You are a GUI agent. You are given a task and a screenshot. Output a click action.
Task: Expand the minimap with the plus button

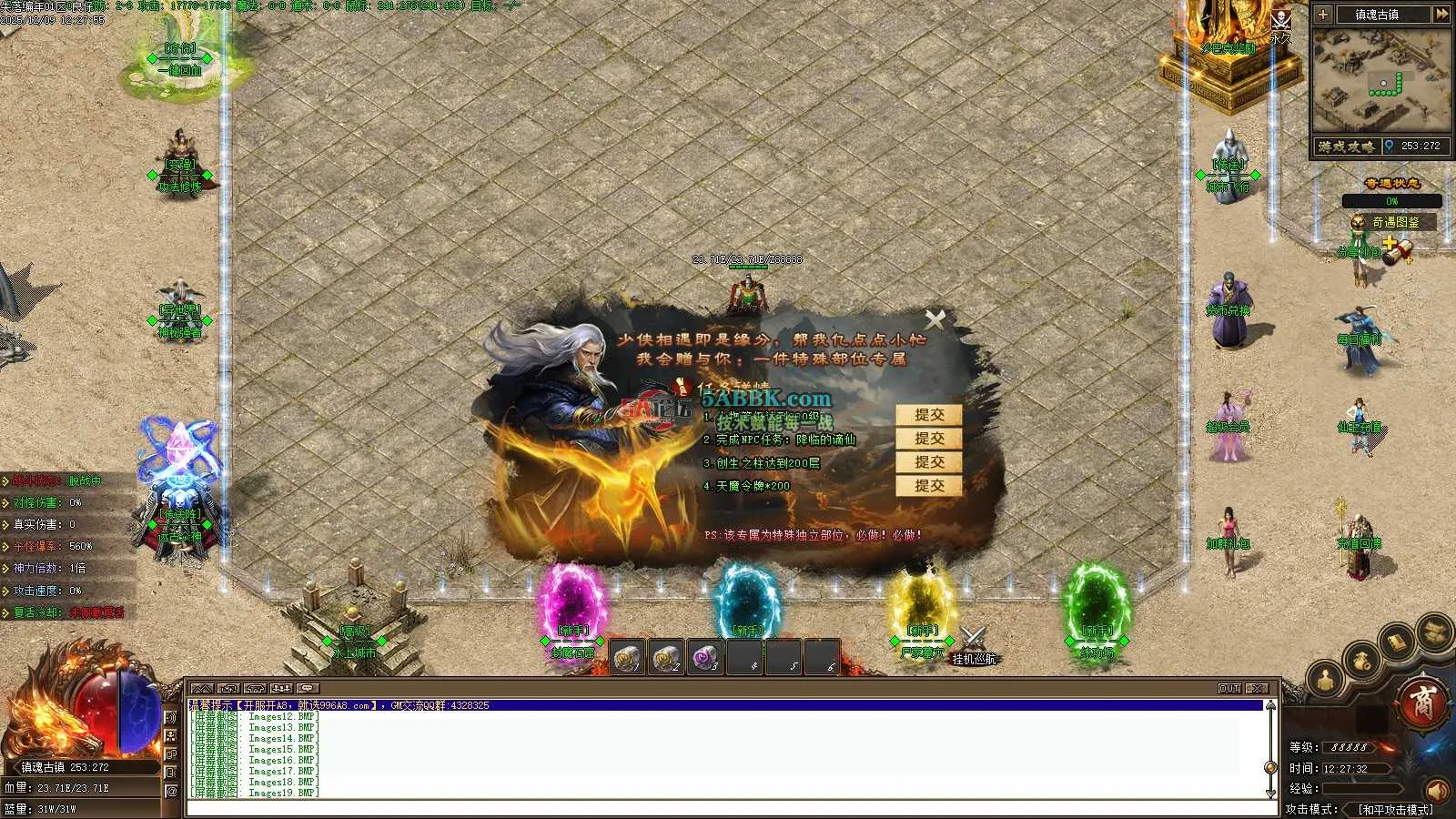[x=1323, y=15]
